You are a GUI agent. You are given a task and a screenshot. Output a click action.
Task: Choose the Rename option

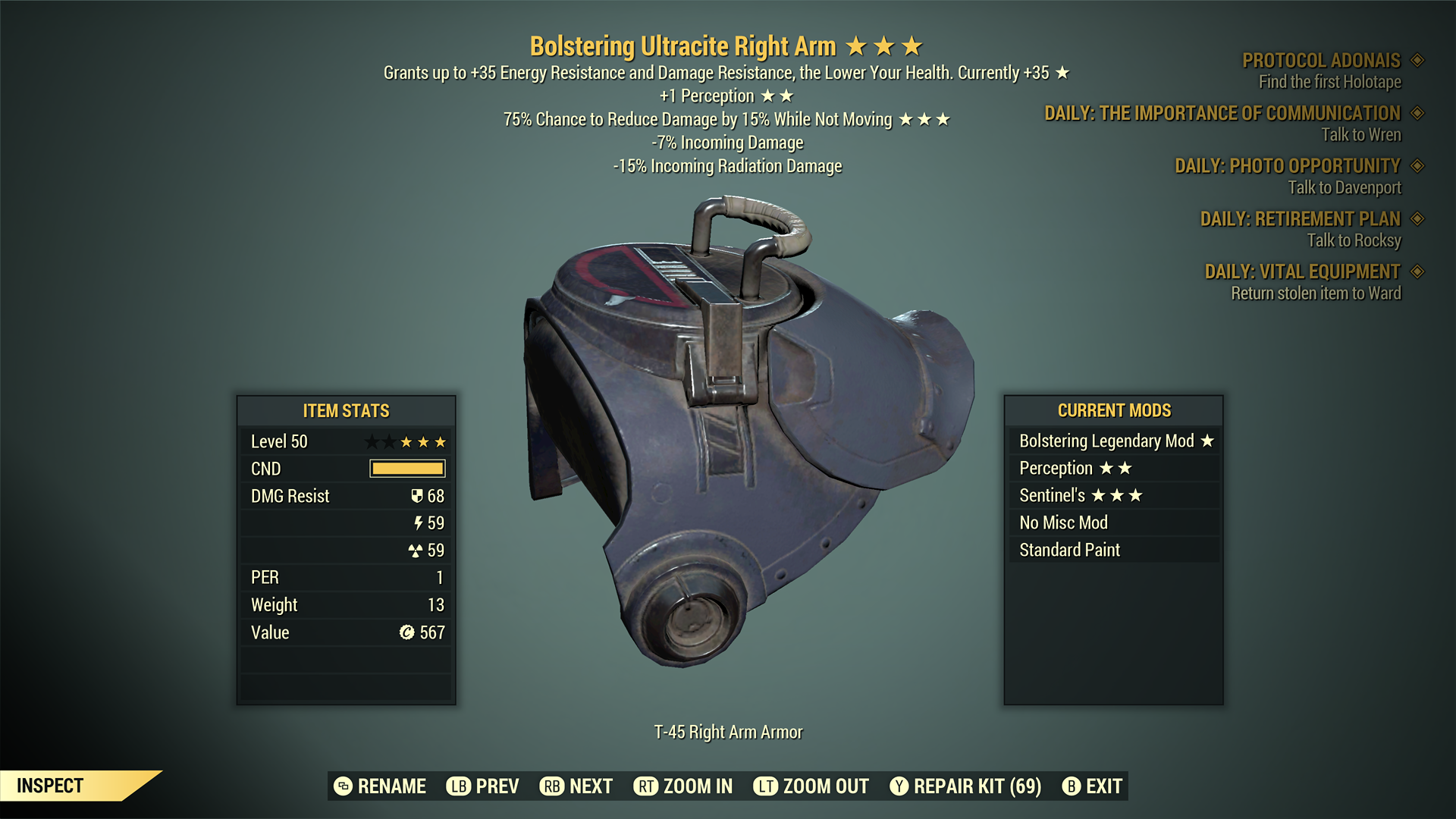381,786
